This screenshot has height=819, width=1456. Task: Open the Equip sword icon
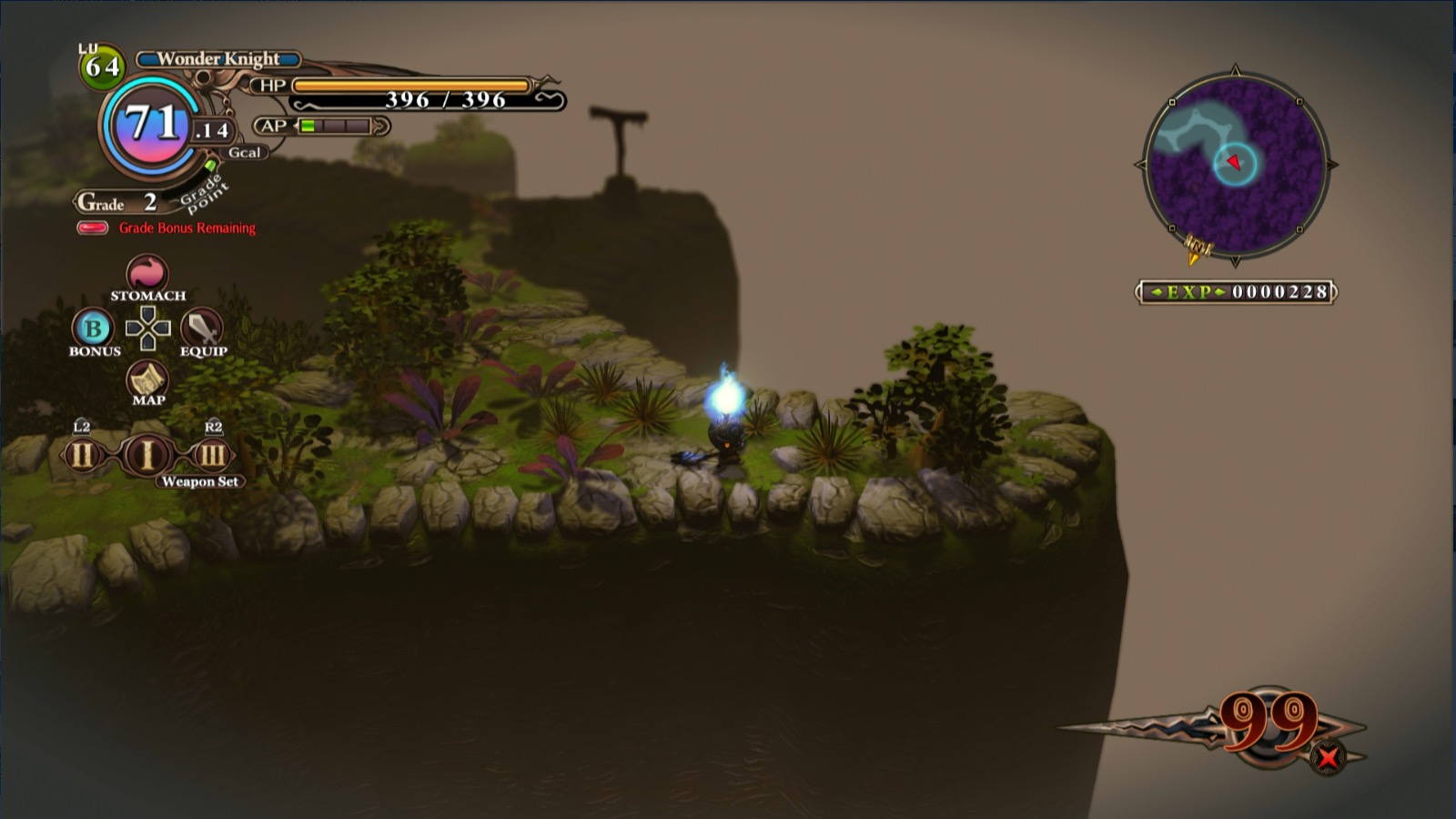coord(202,329)
